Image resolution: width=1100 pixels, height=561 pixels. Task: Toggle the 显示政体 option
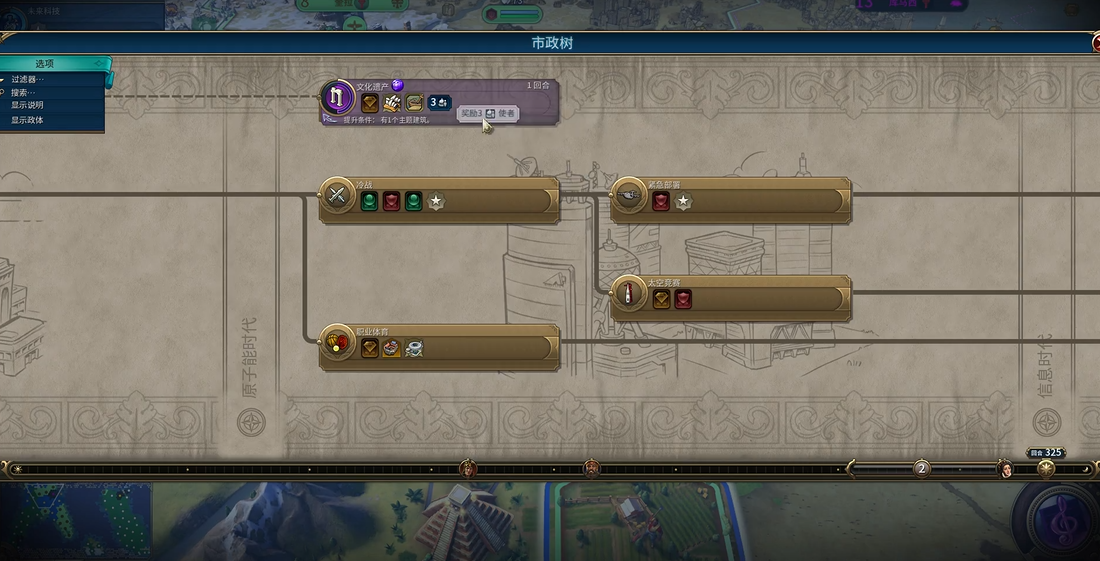(x=28, y=120)
